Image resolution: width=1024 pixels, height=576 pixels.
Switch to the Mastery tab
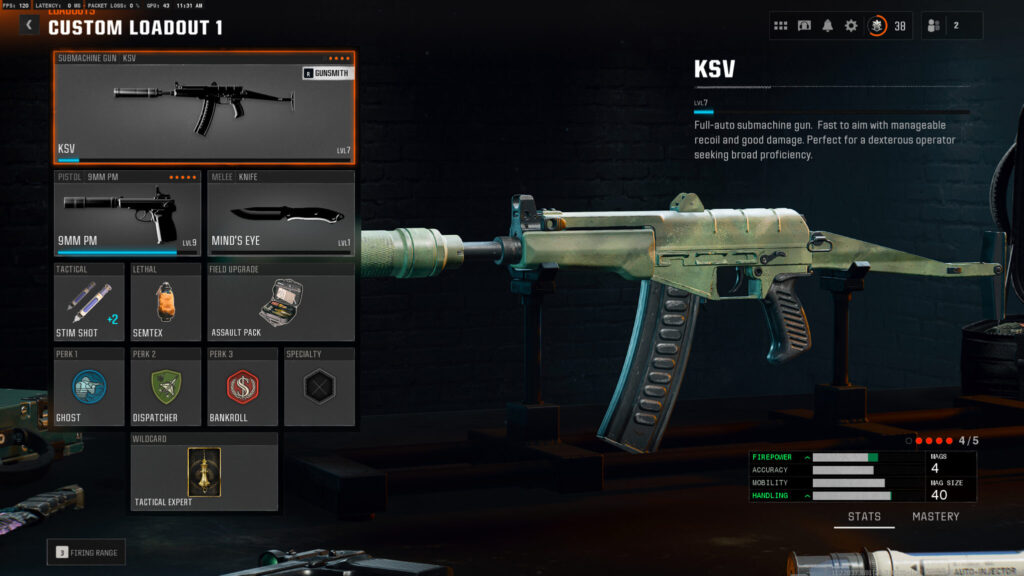tap(935, 517)
